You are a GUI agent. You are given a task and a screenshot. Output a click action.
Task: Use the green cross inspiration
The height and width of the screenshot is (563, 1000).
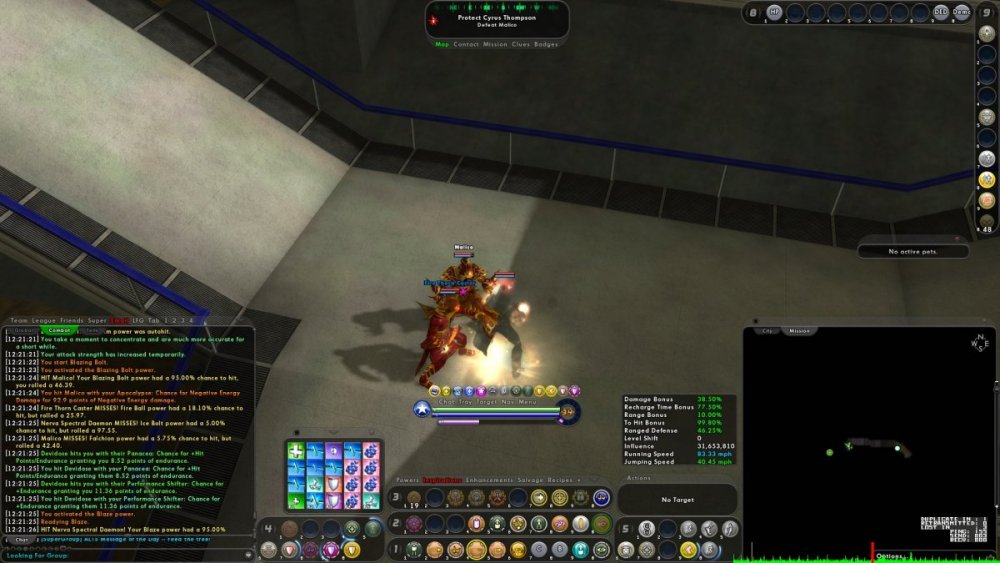(296, 451)
